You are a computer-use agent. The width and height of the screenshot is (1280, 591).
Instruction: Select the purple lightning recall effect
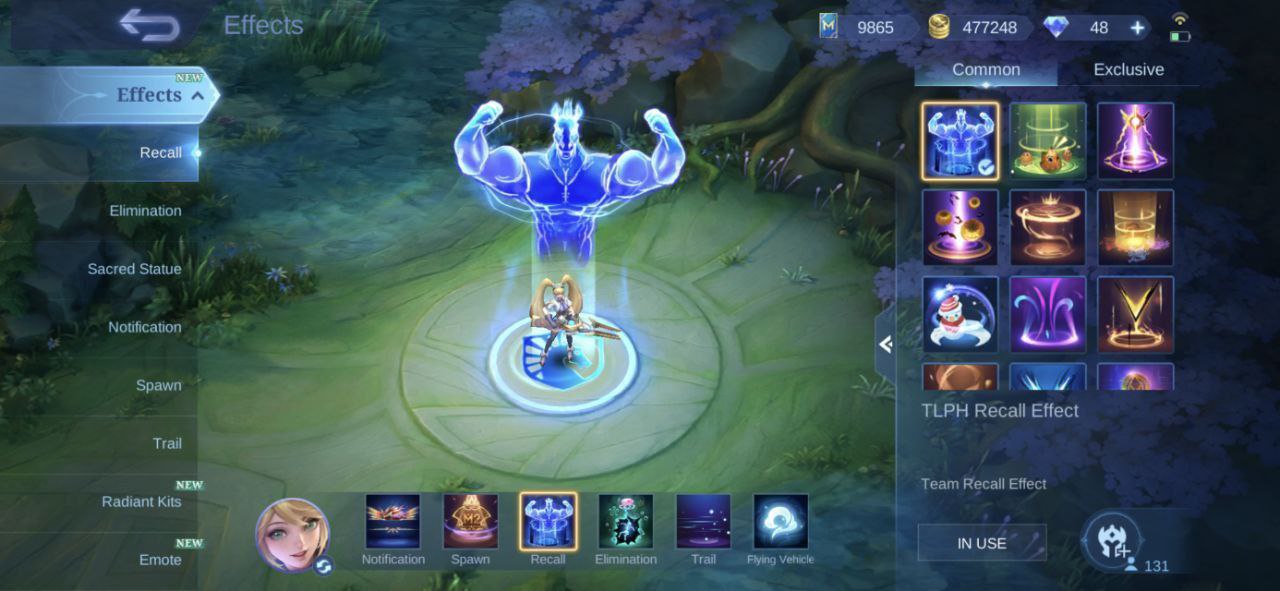(1135, 141)
